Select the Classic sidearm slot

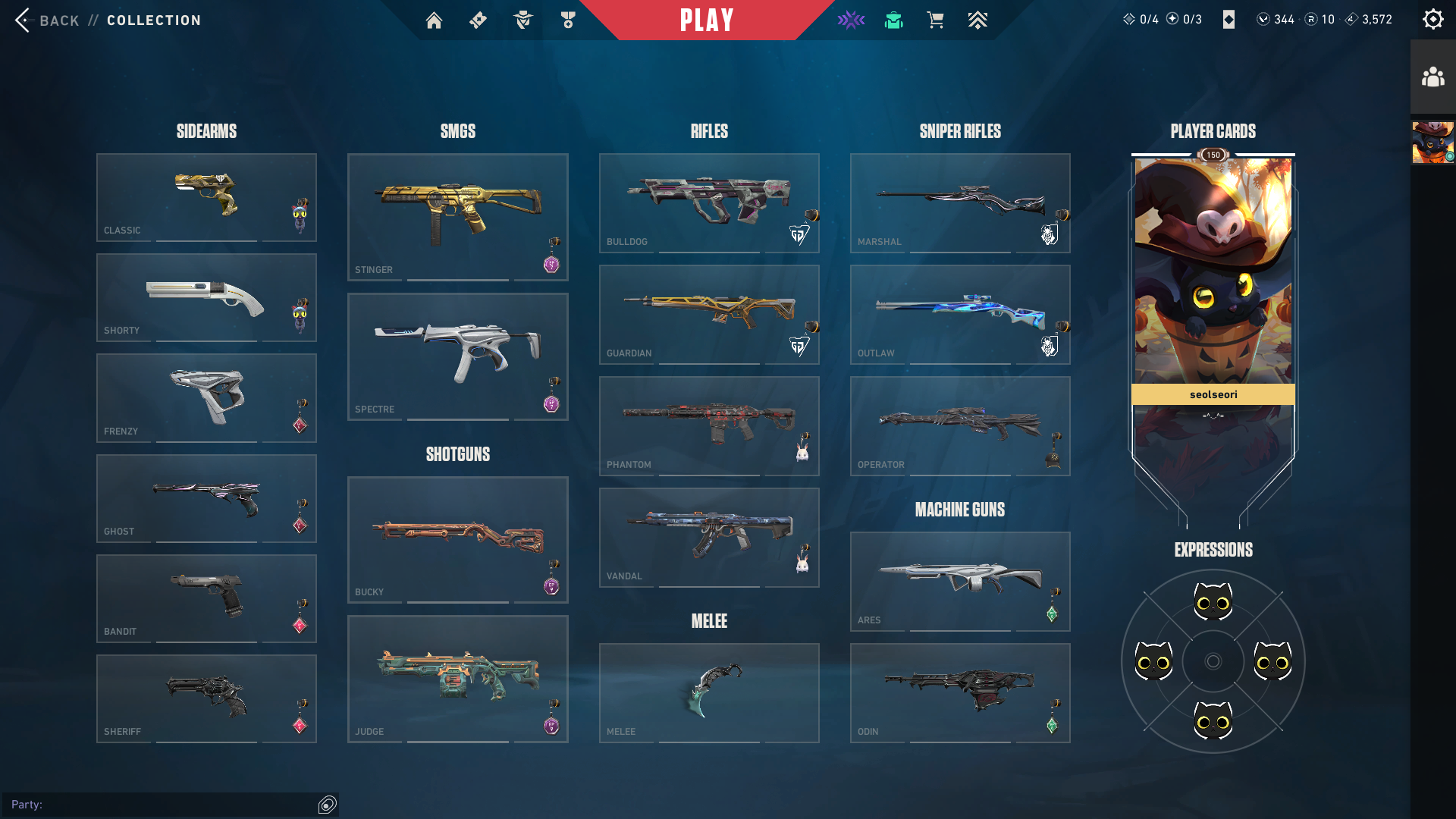(206, 197)
